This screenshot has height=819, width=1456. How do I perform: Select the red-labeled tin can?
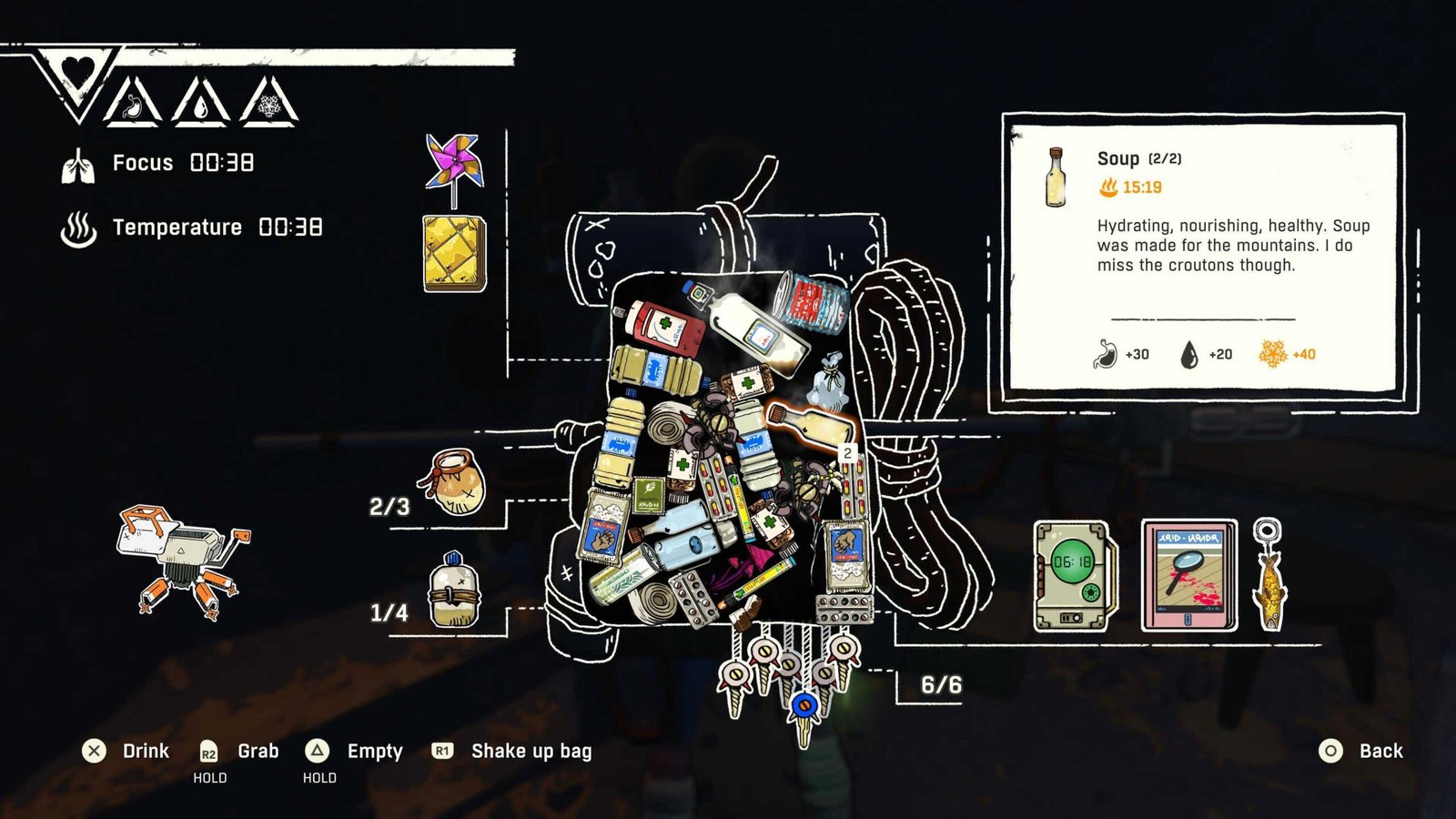click(x=811, y=299)
